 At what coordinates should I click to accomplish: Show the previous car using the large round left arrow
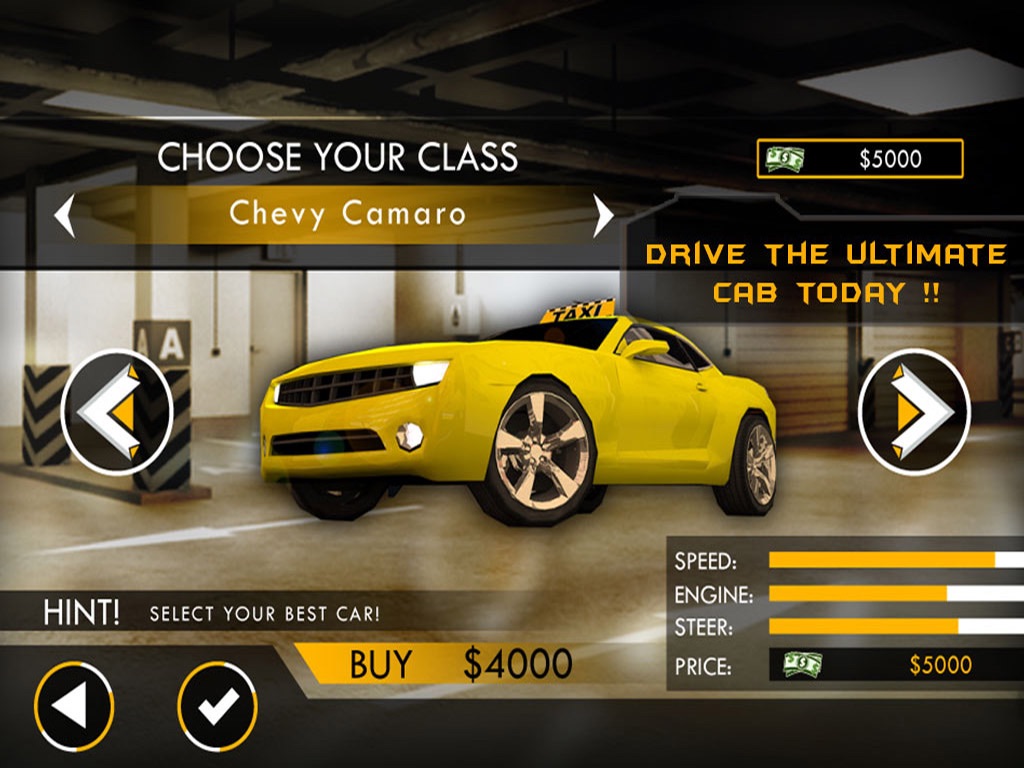117,412
